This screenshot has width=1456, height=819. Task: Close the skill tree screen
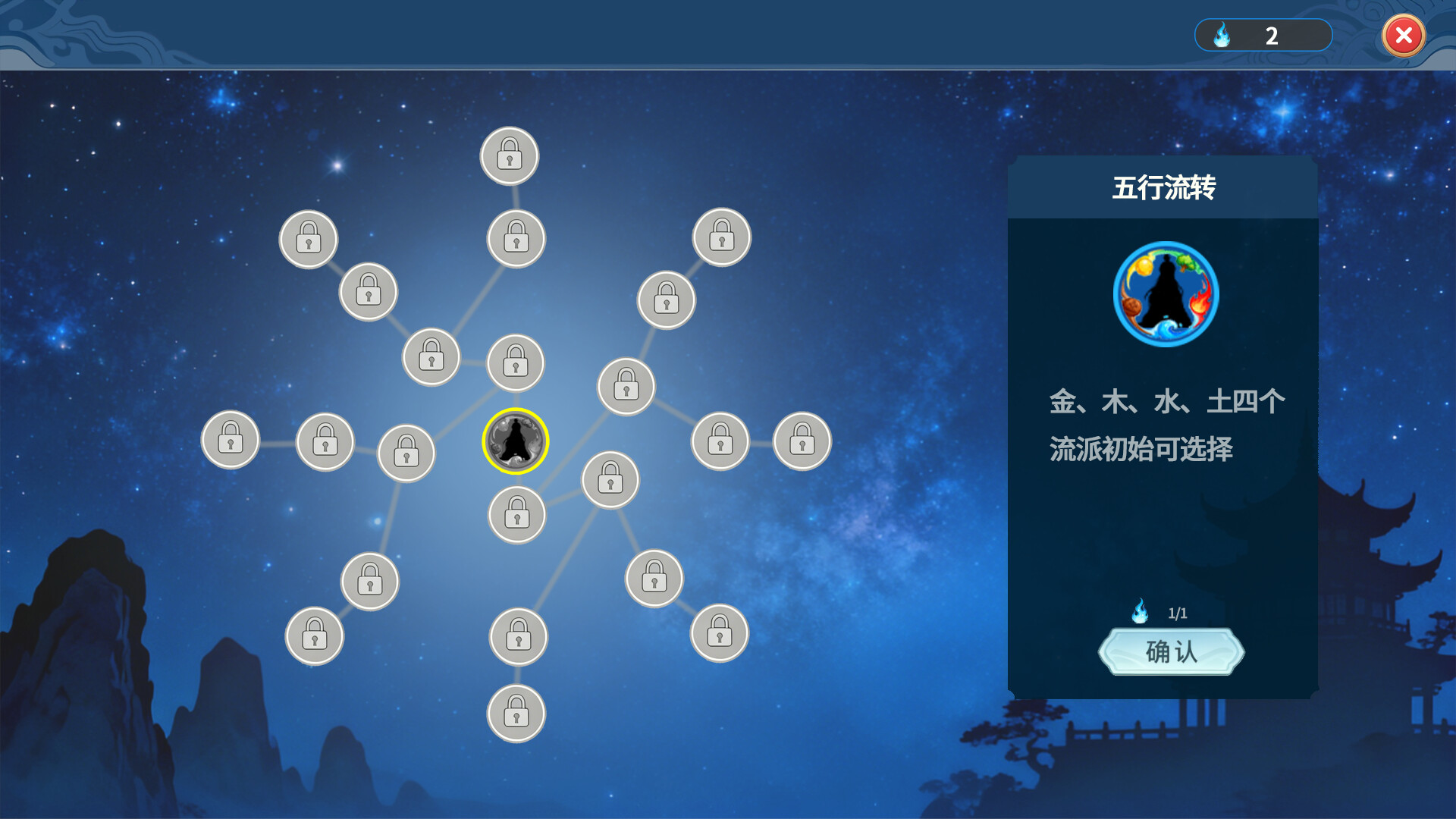1404,35
